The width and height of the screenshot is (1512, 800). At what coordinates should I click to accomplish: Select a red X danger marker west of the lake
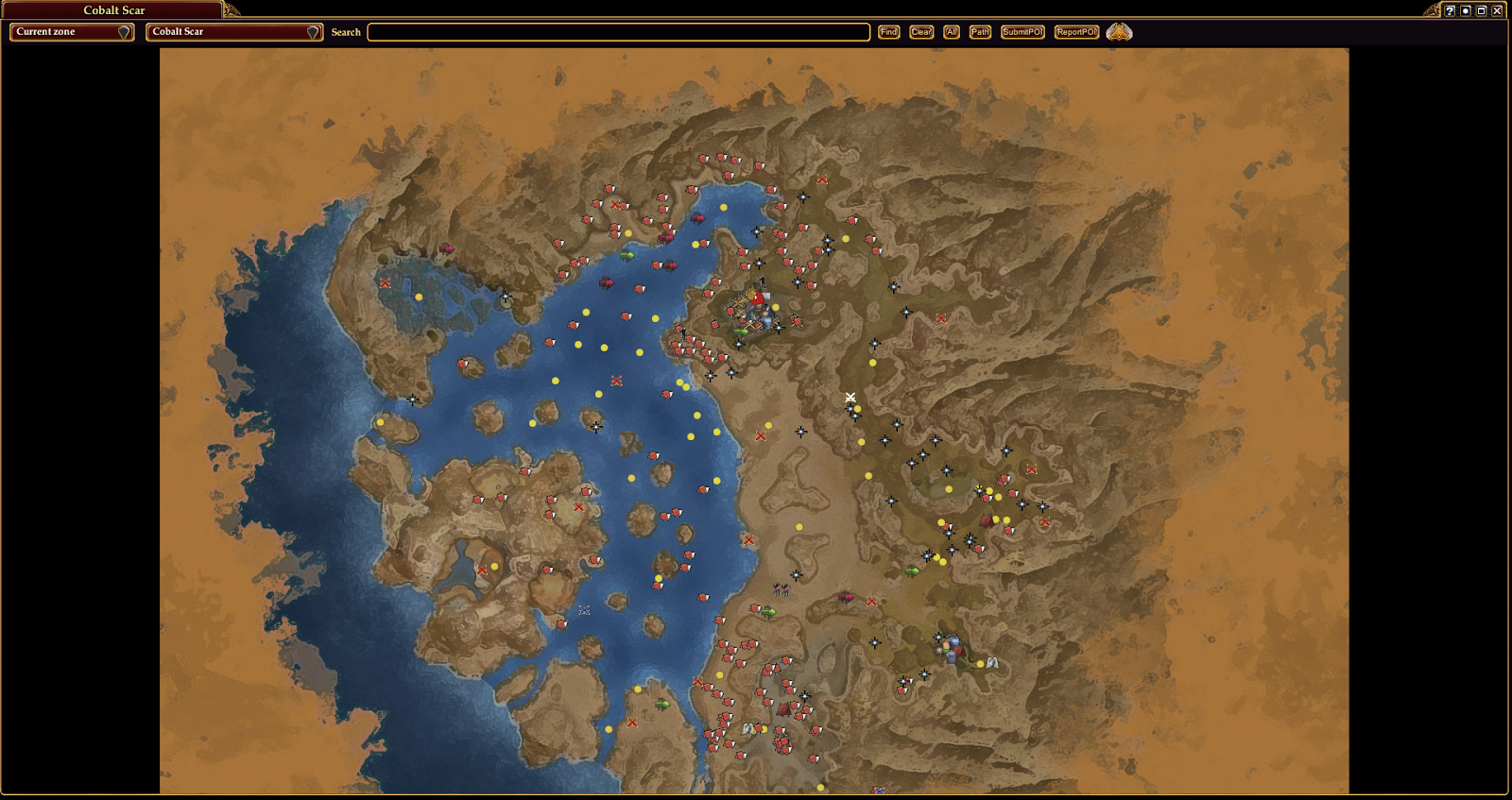(385, 281)
